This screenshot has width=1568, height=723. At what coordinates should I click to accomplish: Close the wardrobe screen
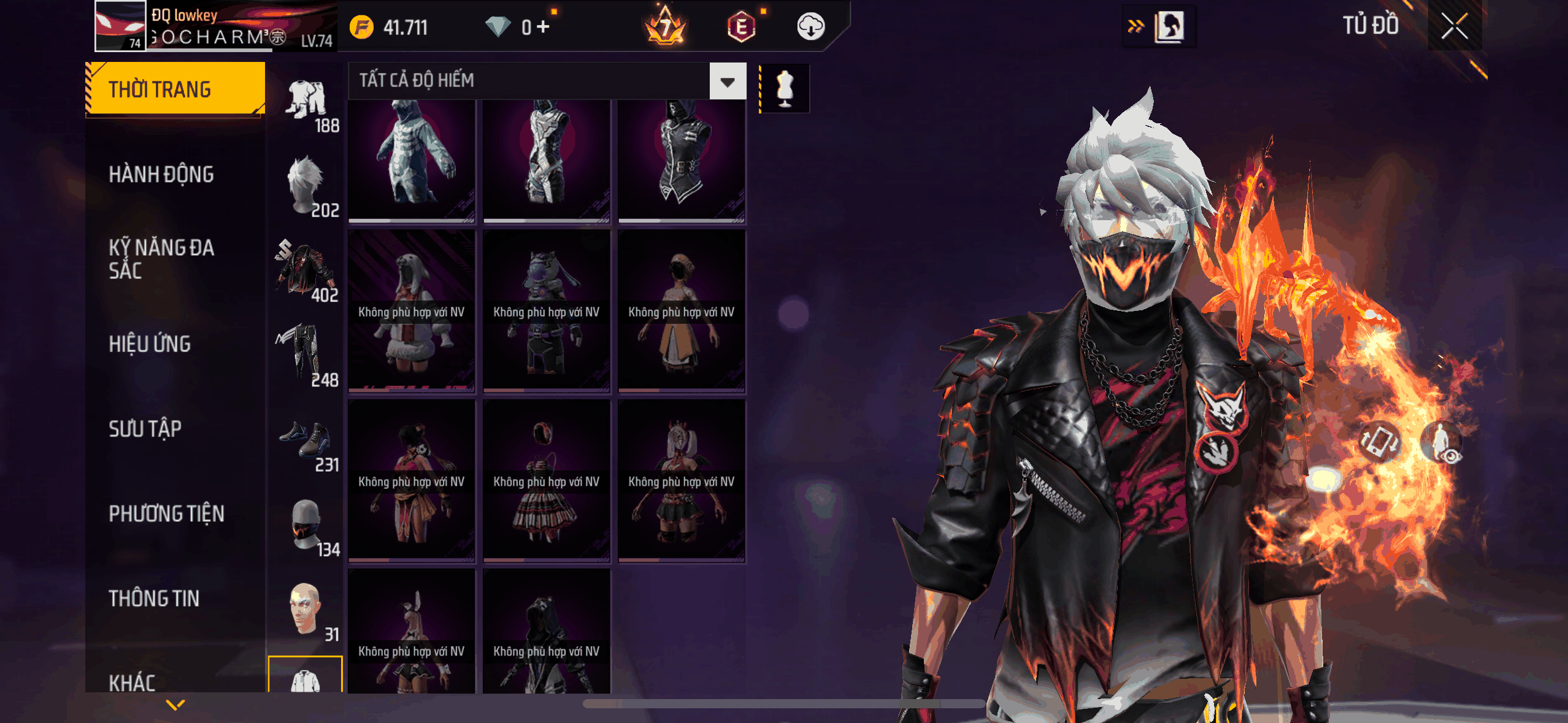(1454, 26)
